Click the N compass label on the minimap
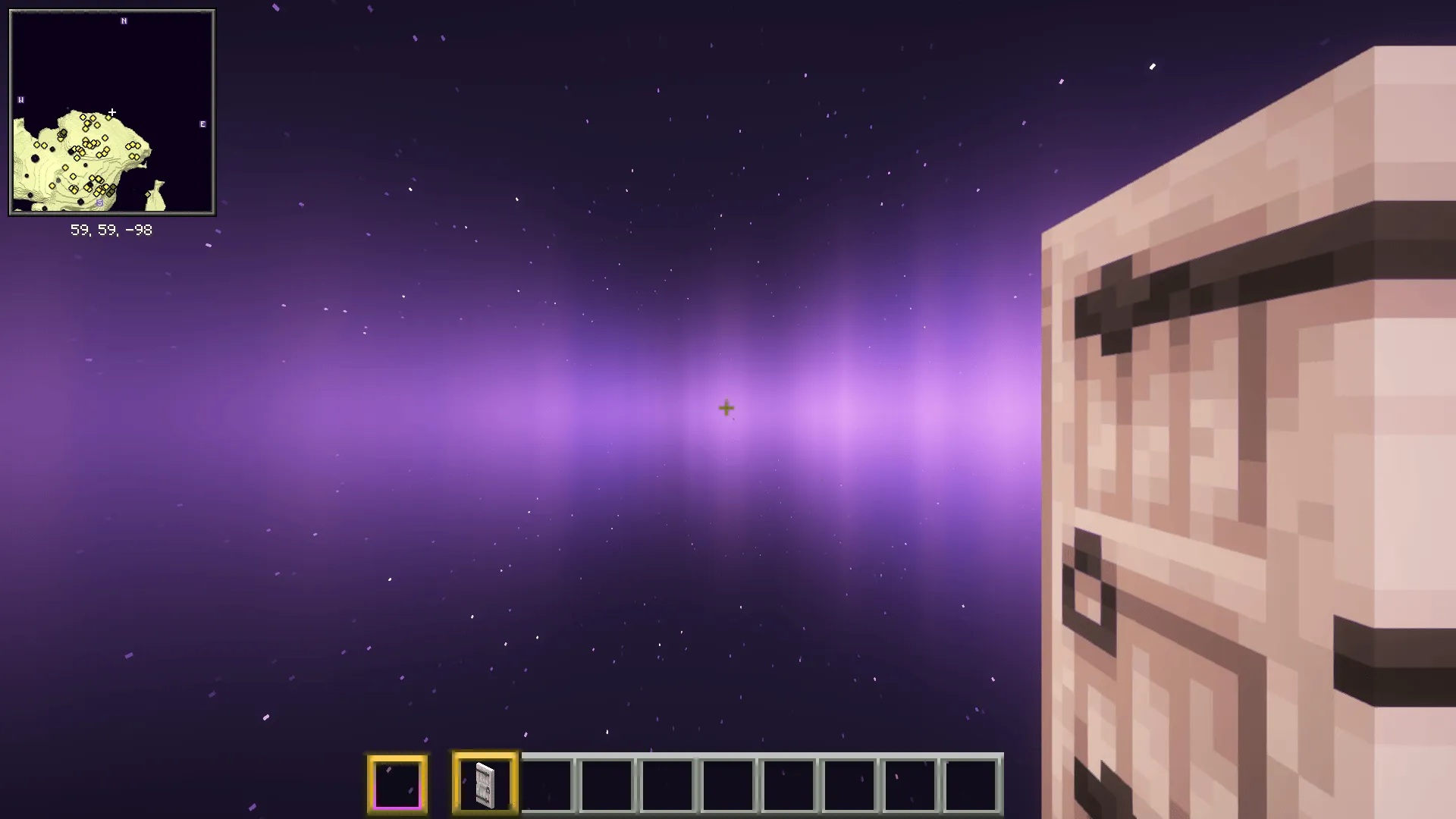 (124, 20)
